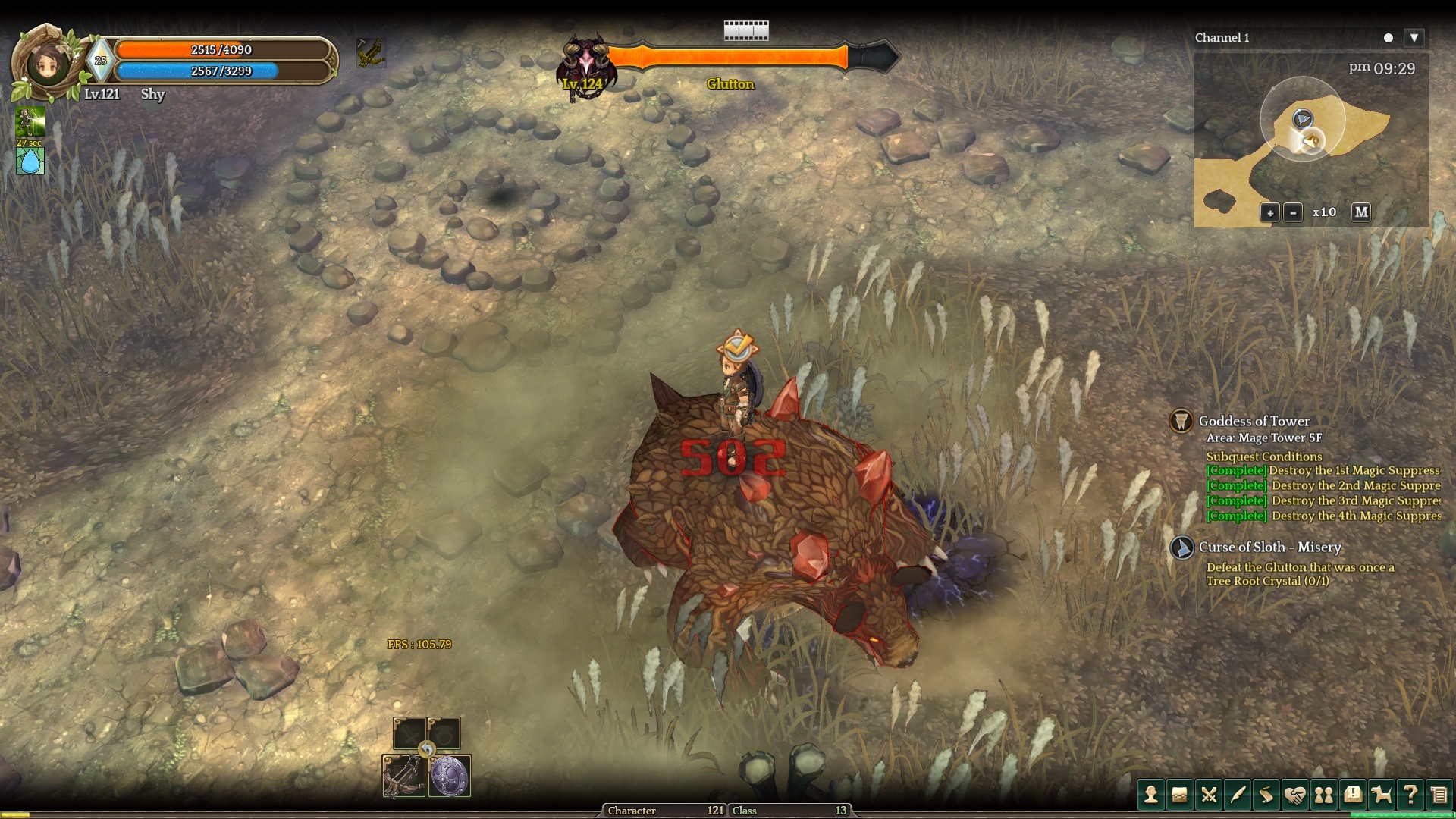The width and height of the screenshot is (1456, 819).
Task: Click the feather quill menu icon
Action: (x=1237, y=795)
